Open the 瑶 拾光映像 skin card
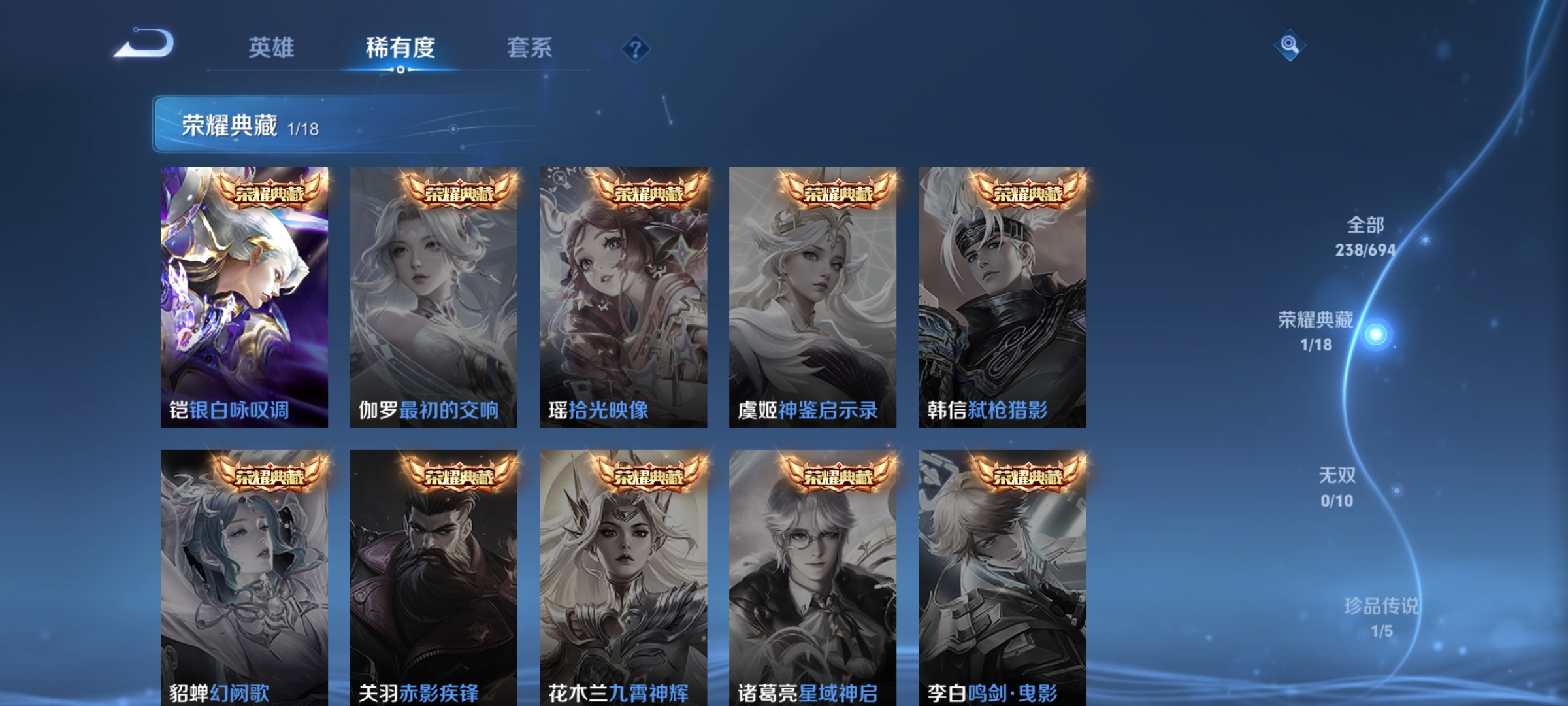This screenshot has height=706, width=1568. [623, 297]
